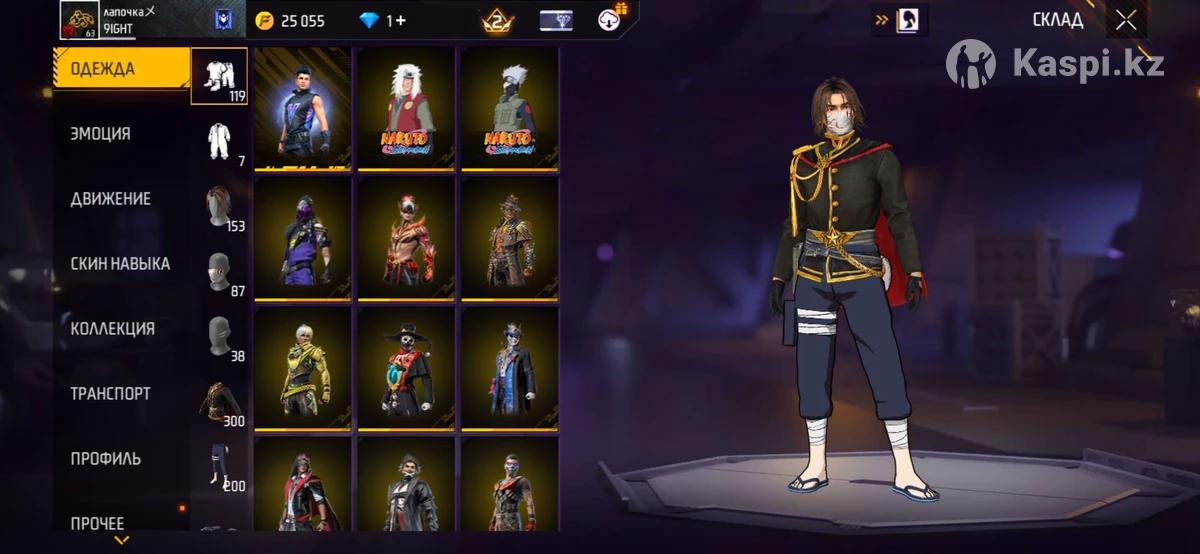Select the СКИН НАВЫКА category
The width and height of the screenshot is (1200, 554).
point(120,264)
